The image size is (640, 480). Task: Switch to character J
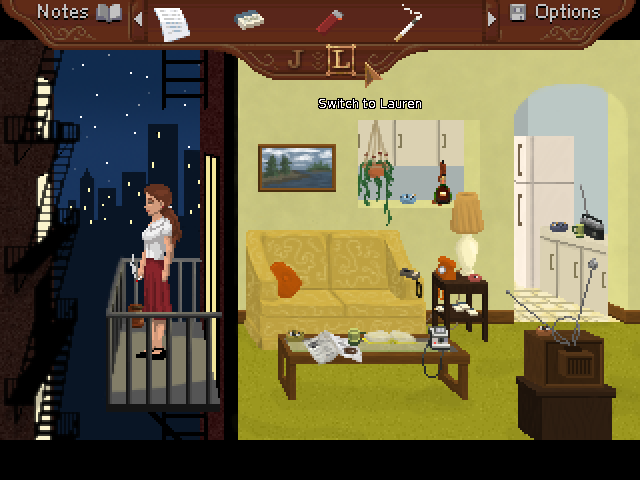295,59
